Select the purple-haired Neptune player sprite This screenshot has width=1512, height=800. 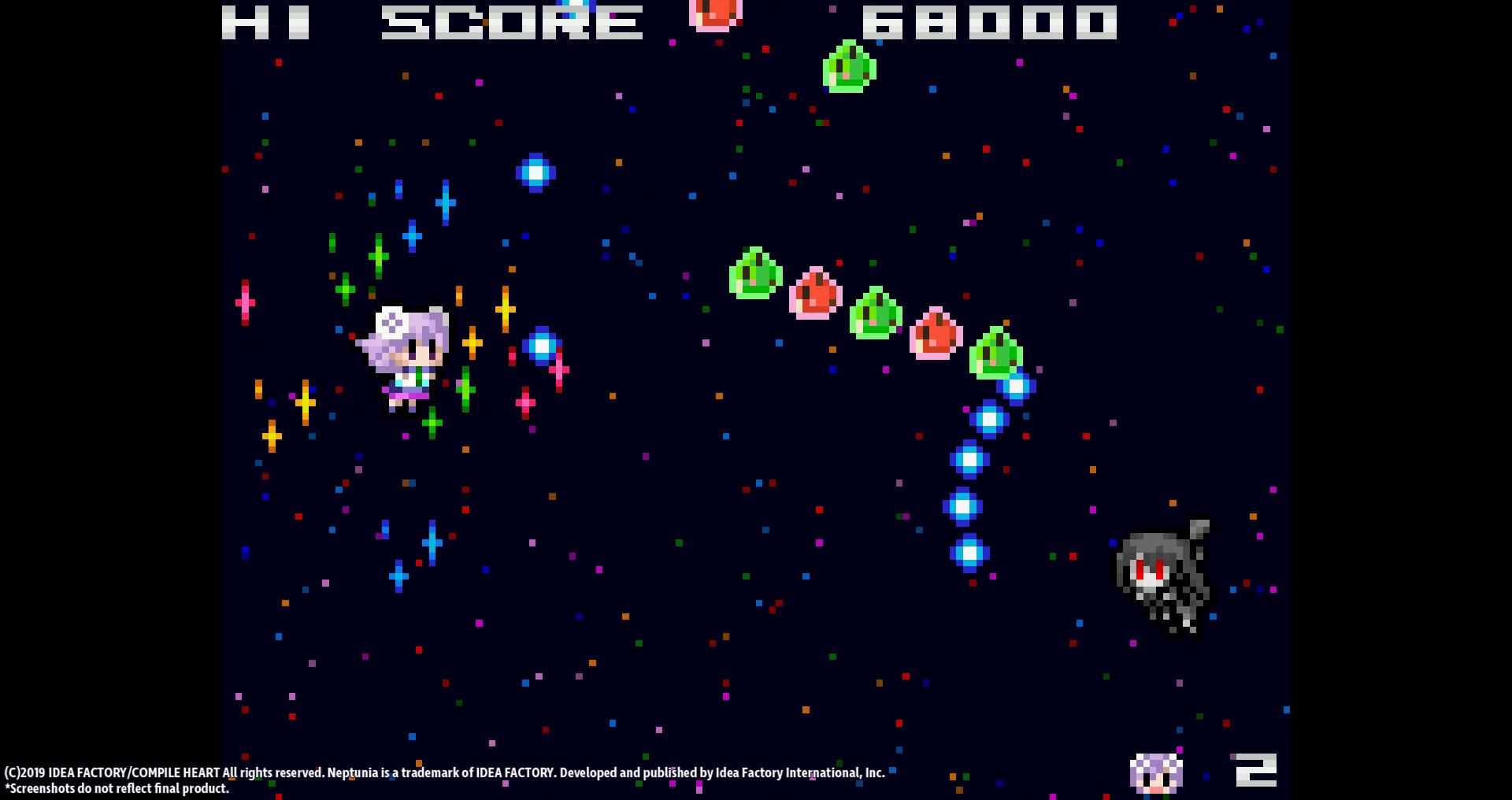coord(406,354)
